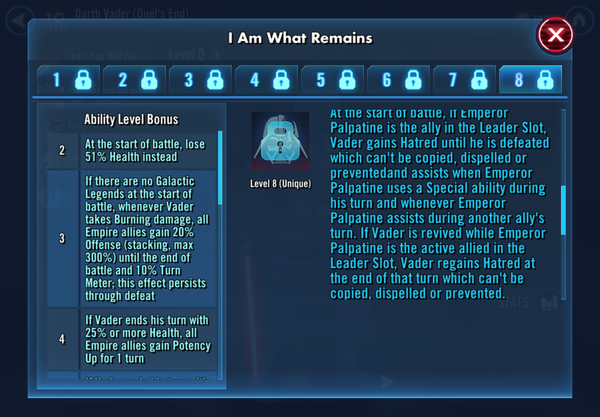Screen dimensions: 600x417
Task: Select the level 1 locked tab
Action: click(x=68, y=80)
